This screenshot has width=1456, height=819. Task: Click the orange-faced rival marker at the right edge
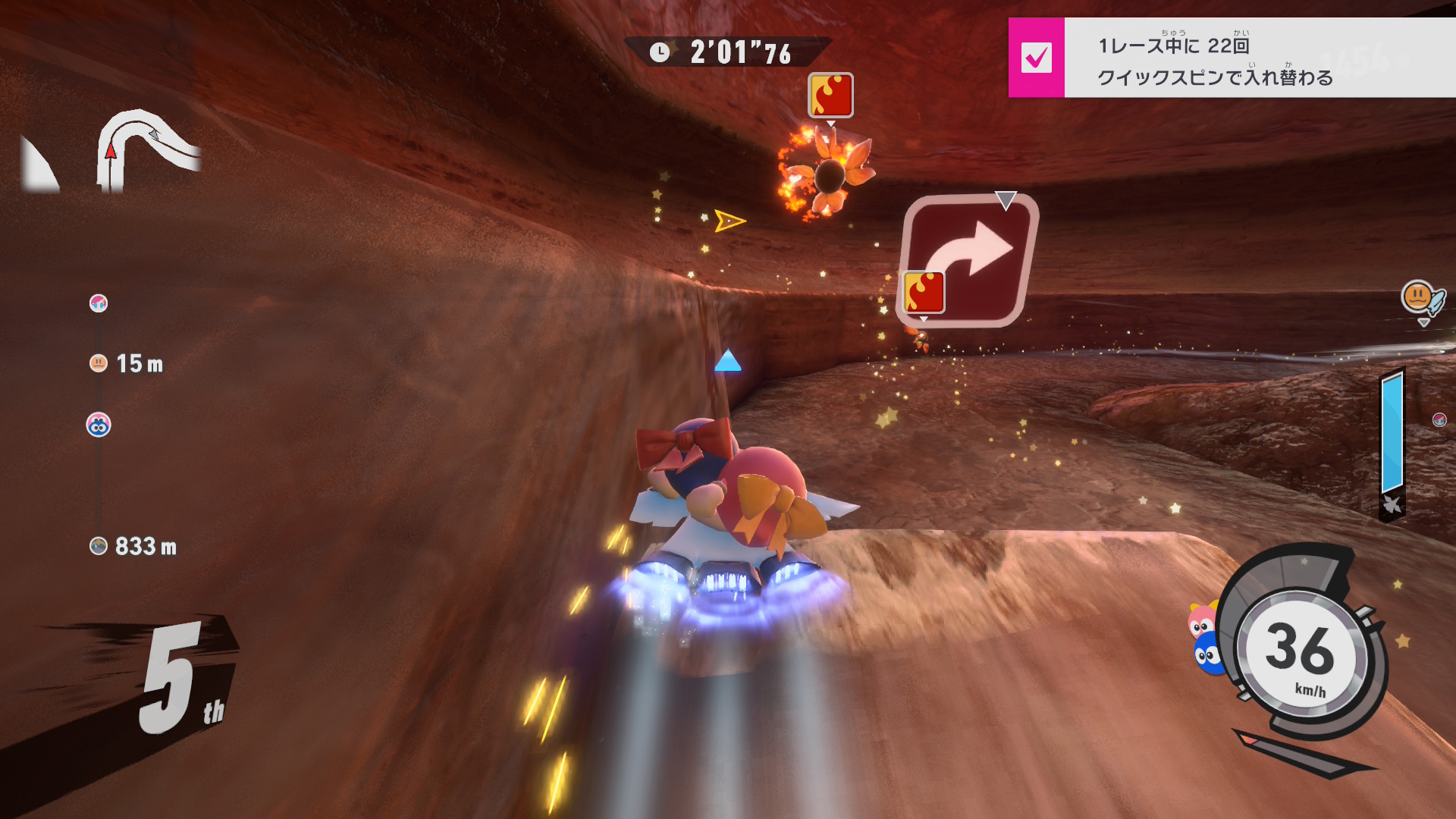(1418, 297)
